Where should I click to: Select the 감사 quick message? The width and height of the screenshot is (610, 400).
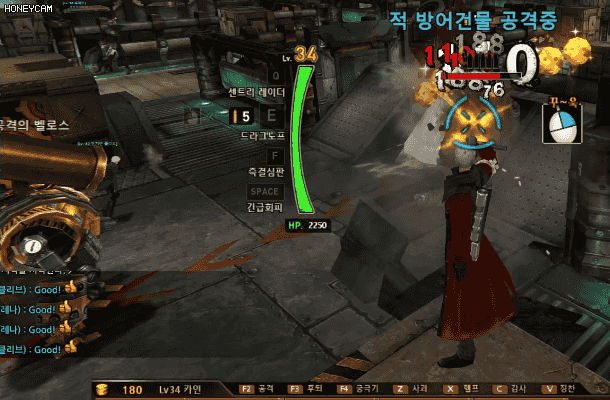510,387
